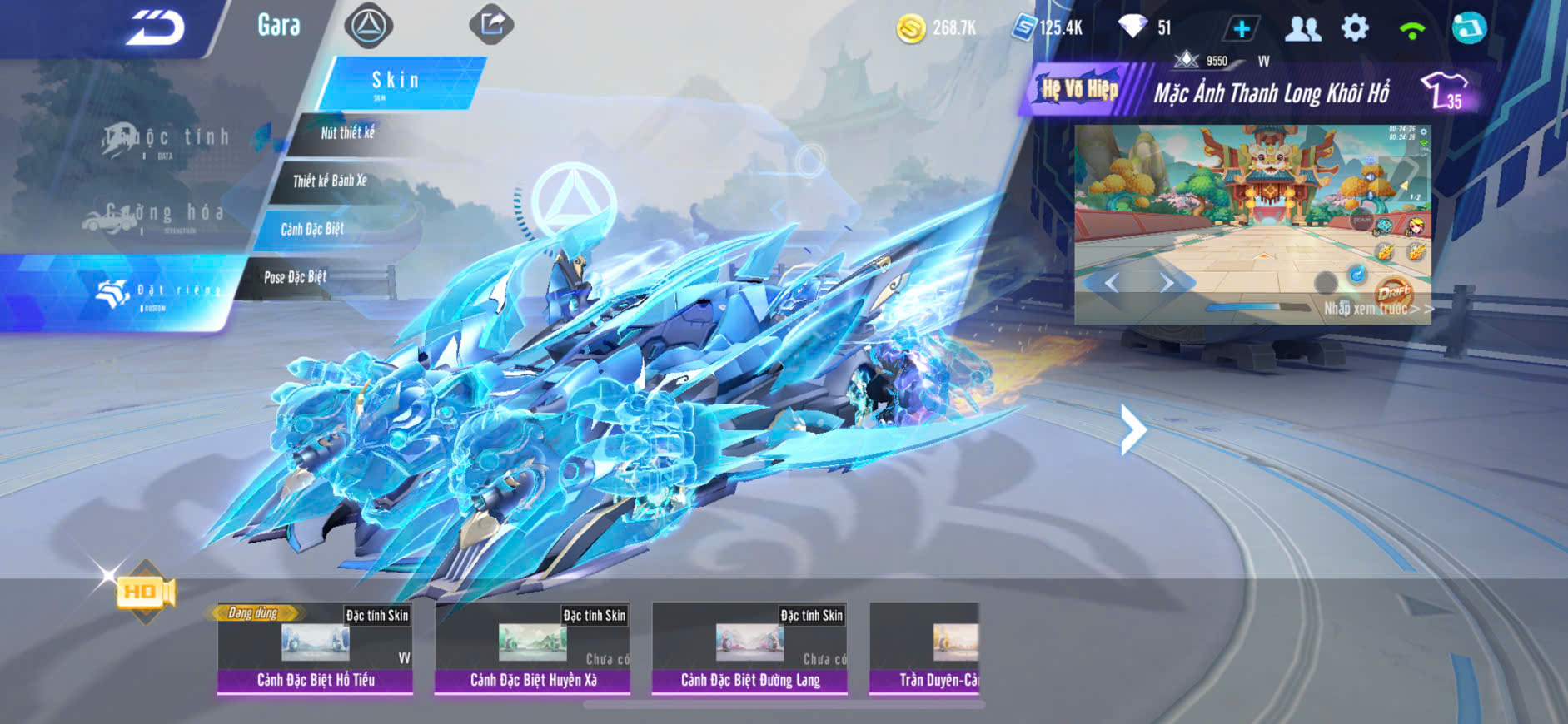
Task: Select the Thiết kế Bánh Xe tab
Action: pos(330,181)
